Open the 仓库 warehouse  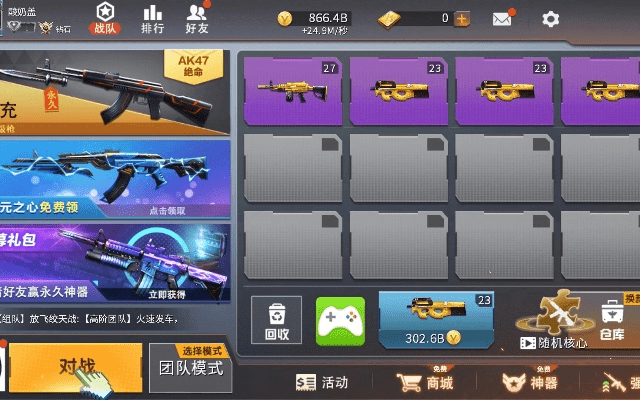click(x=612, y=320)
